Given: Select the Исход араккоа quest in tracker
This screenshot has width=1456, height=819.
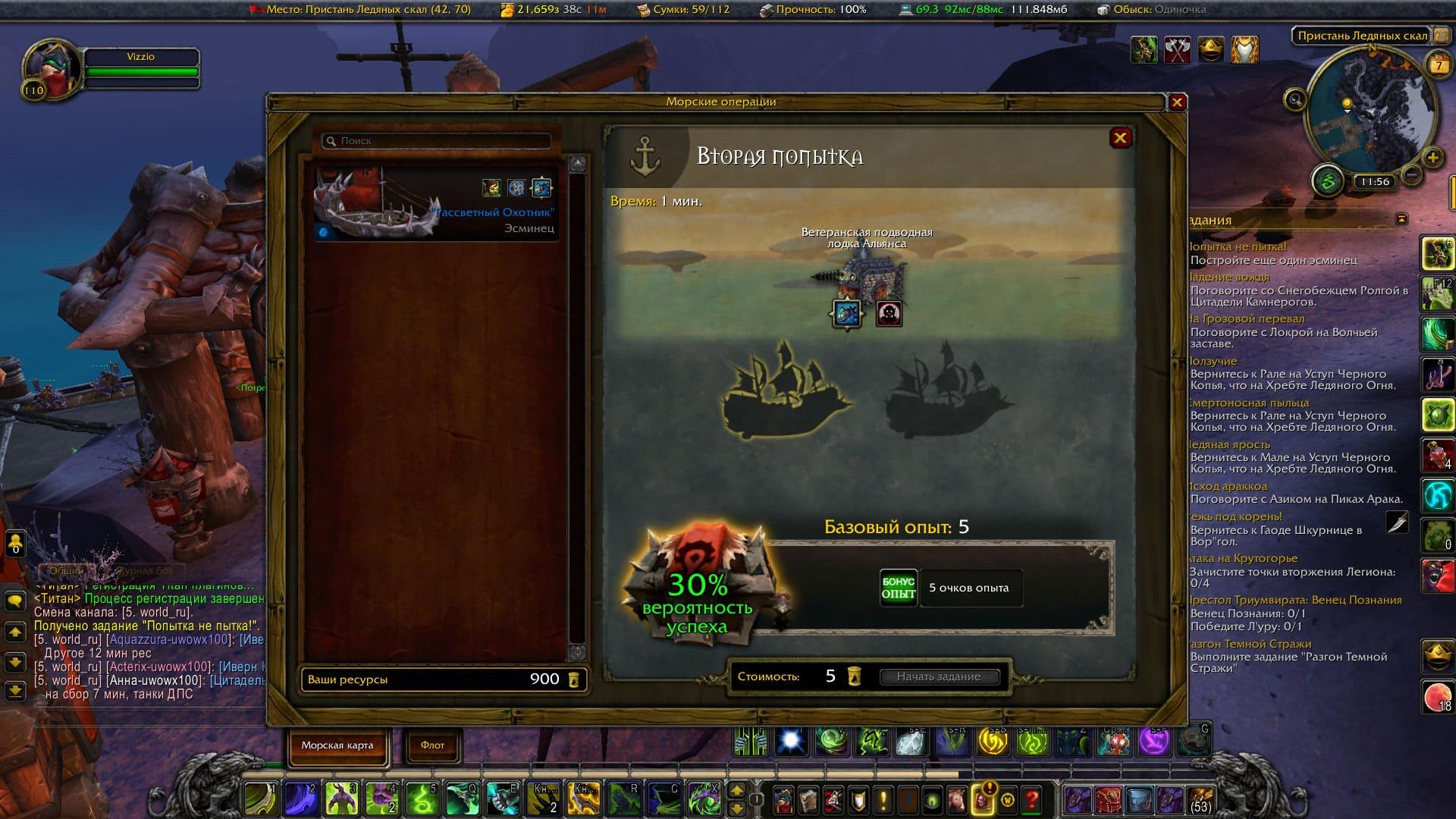Looking at the screenshot, I should 1228,486.
